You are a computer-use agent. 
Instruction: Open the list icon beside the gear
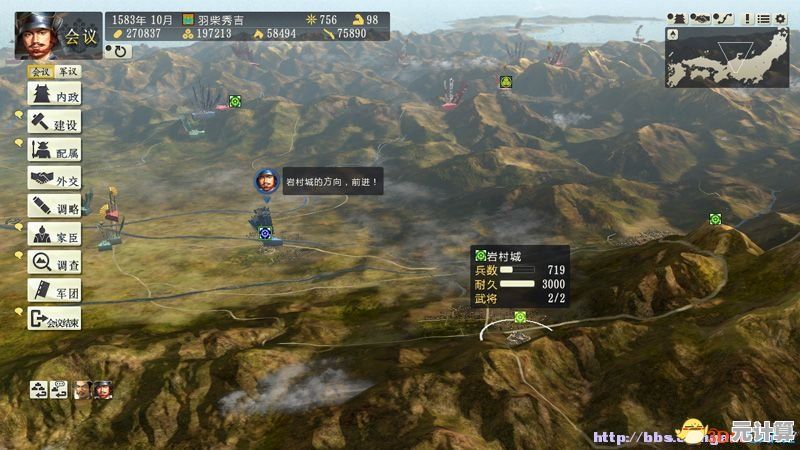pyautogui.click(x=764, y=18)
